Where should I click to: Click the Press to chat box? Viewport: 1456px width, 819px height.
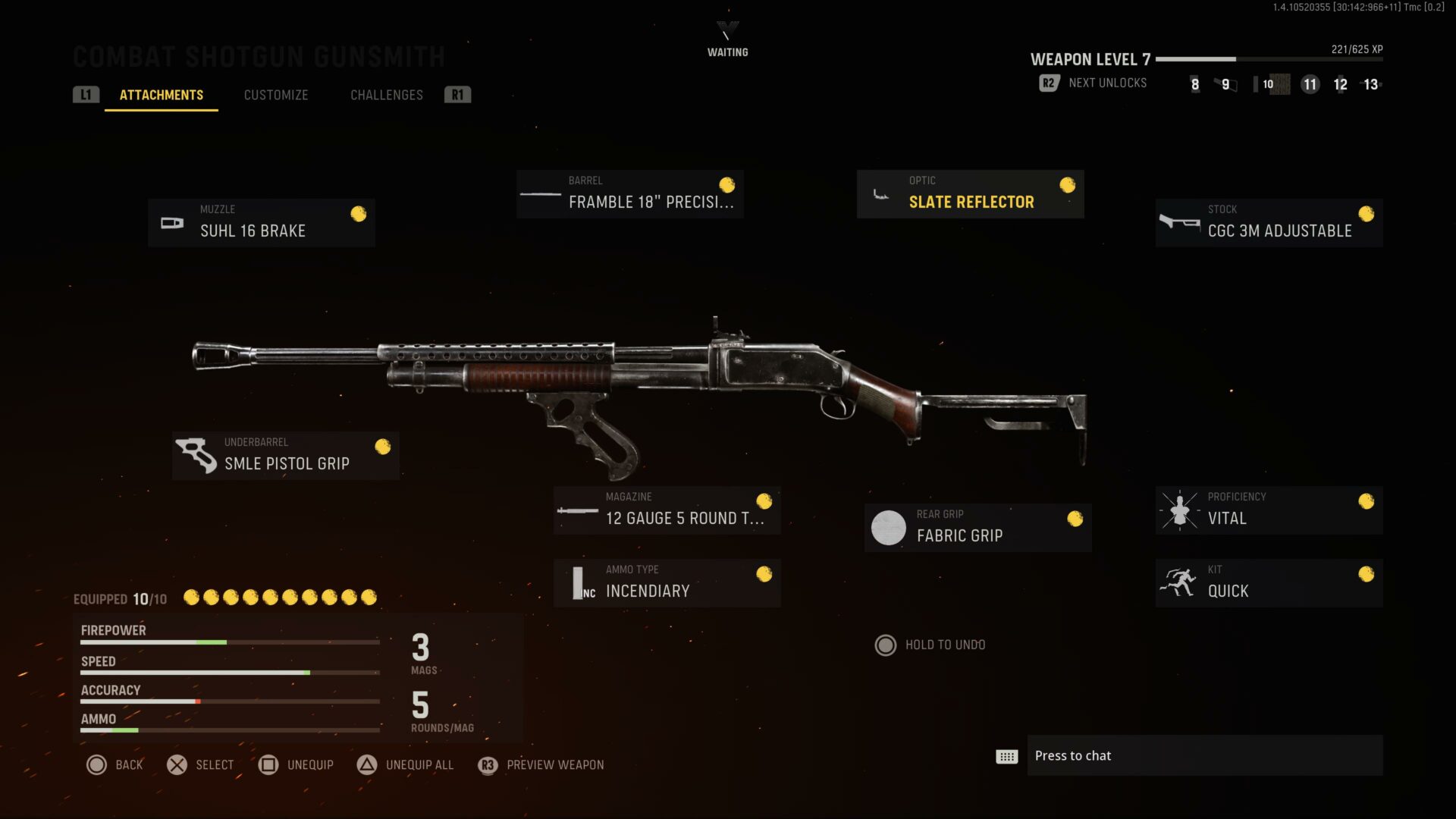point(1204,755)
